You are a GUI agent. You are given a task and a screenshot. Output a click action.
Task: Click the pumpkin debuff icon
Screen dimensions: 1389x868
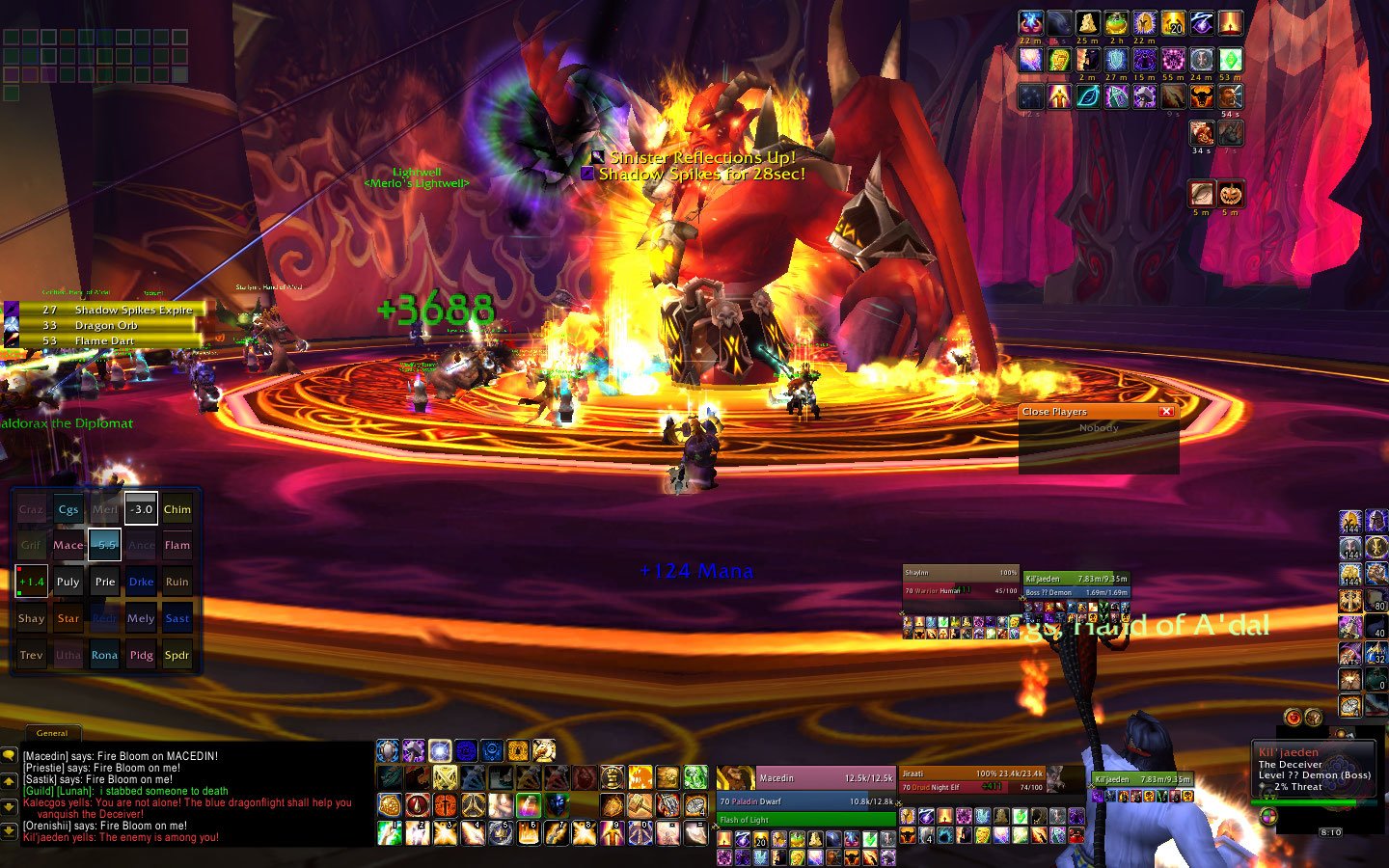click(x=1230, y=194)
